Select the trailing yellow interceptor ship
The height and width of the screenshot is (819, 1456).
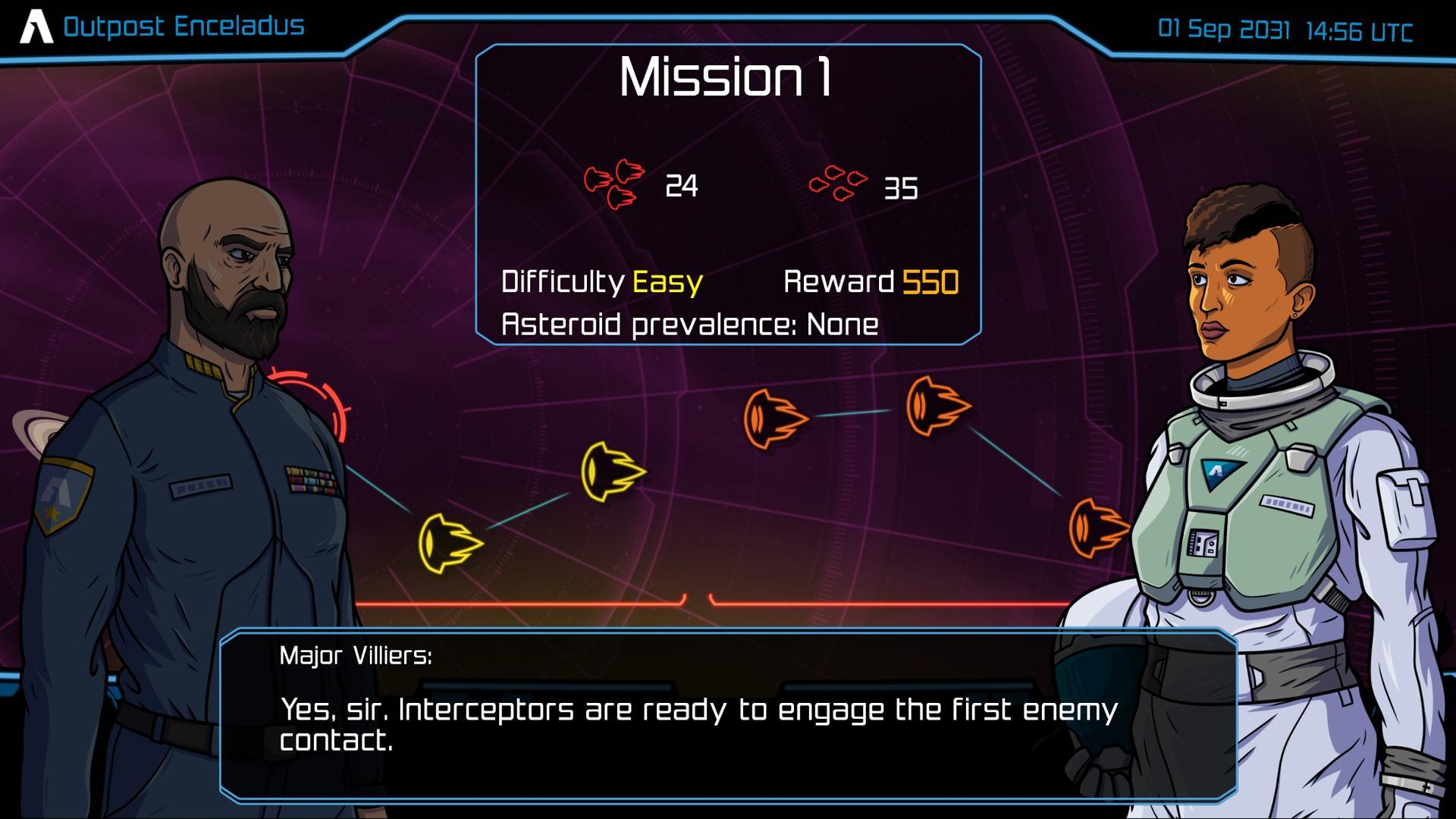(x=450, y=544)
